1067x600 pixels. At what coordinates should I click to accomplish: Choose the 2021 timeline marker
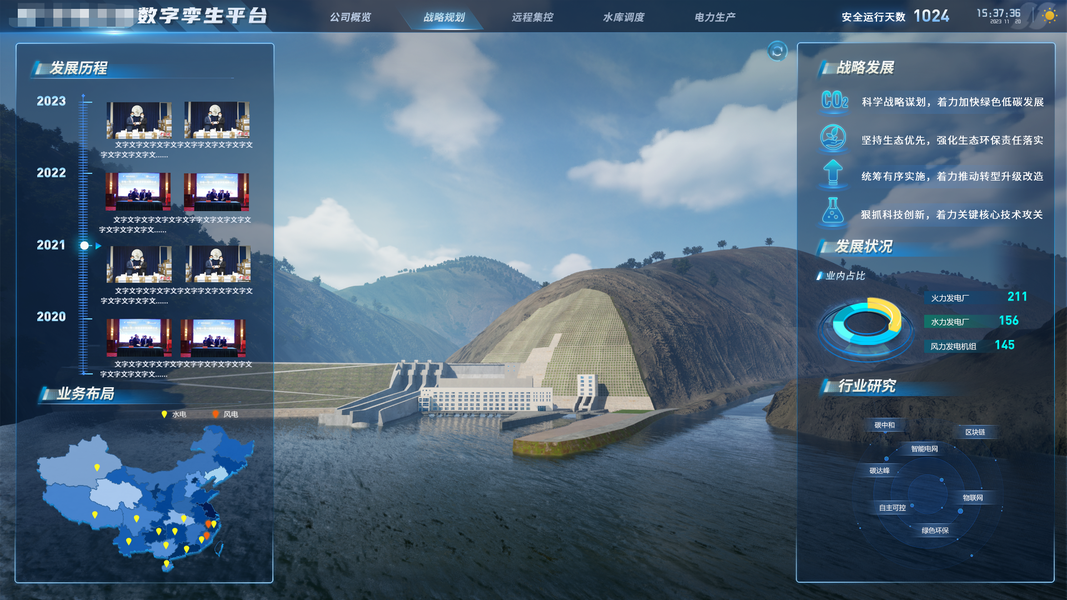pyautogui.click(x=51, y=245)
